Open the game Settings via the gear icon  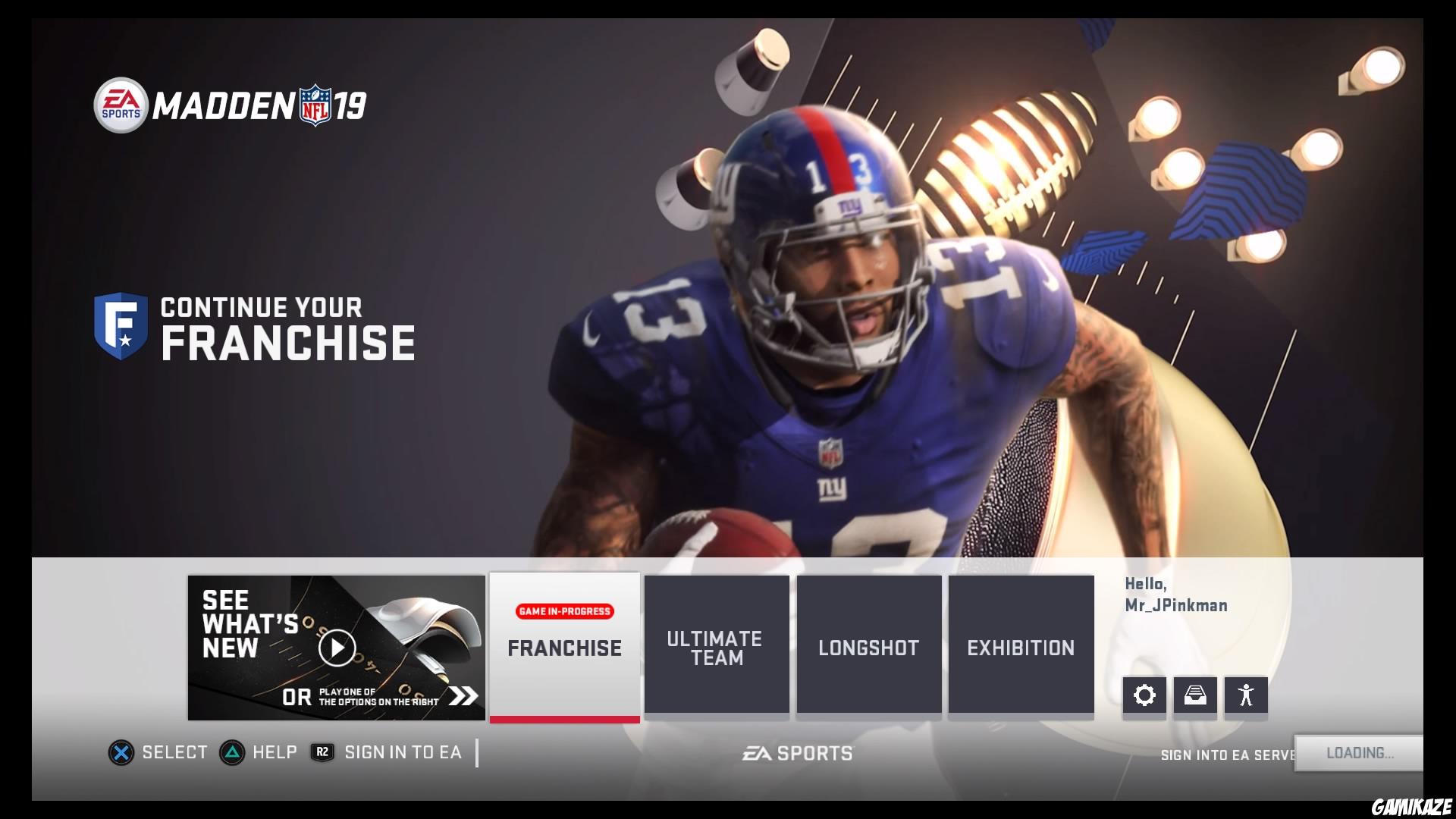pyautogui.click(x=1145, y=695)
